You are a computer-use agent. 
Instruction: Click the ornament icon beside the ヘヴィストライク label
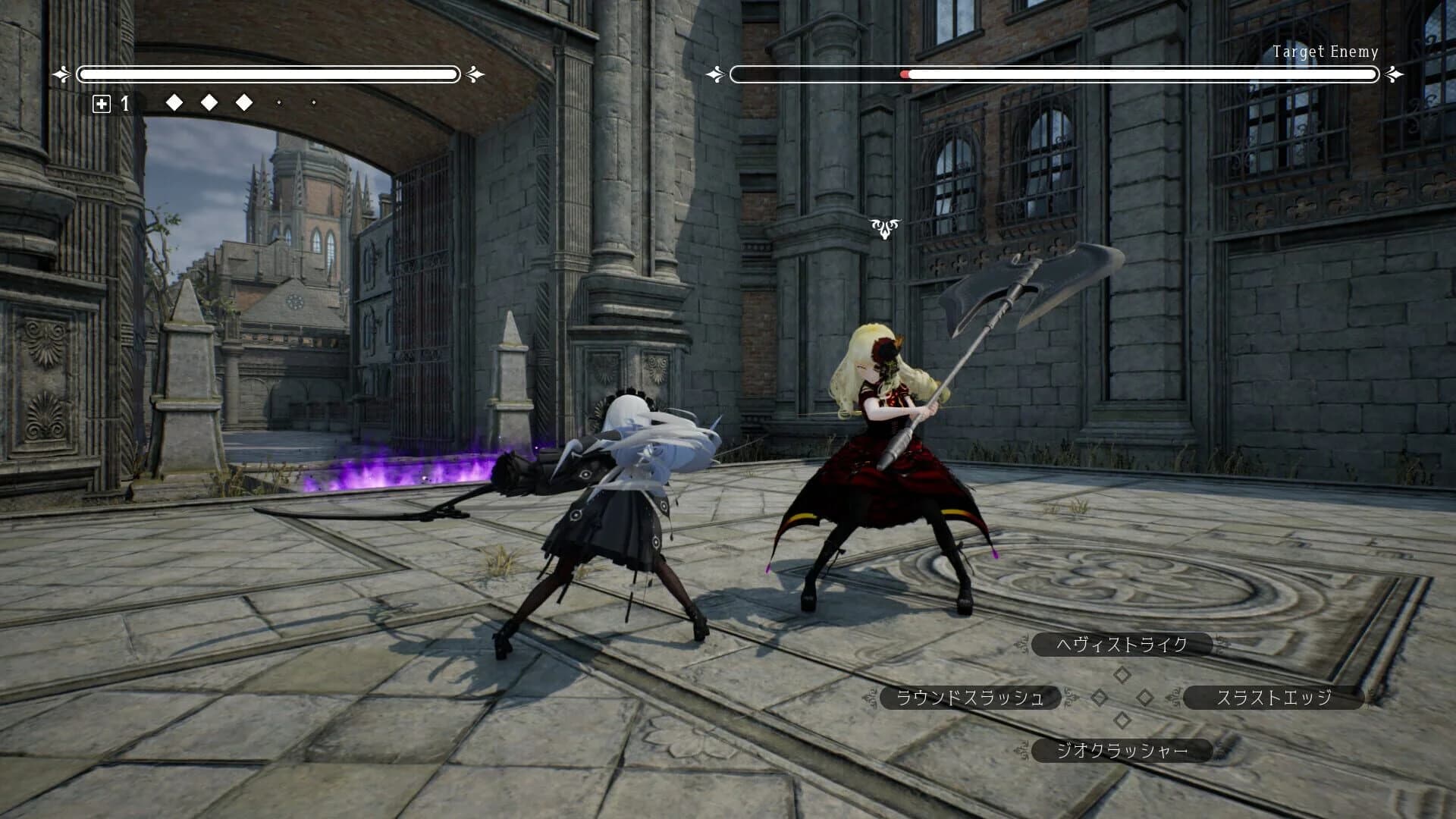[1021, 645]
